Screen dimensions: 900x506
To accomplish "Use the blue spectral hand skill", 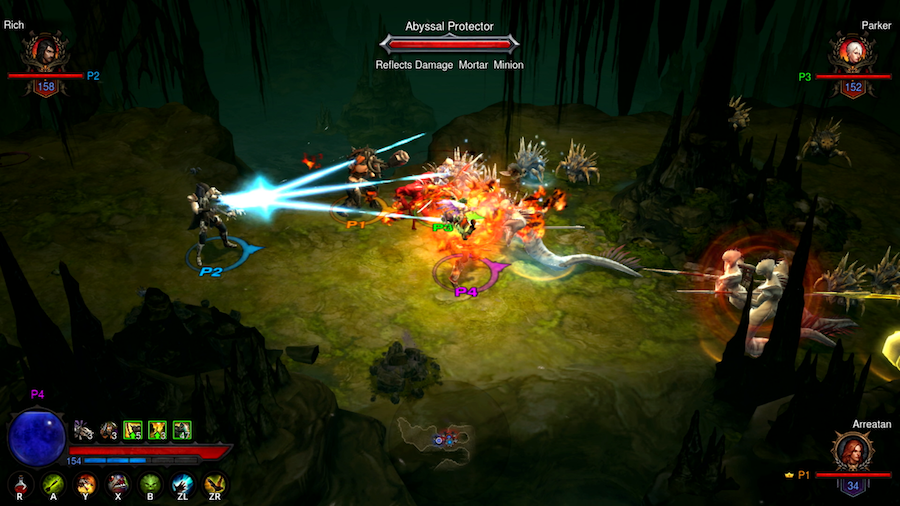I will (183, 486).
